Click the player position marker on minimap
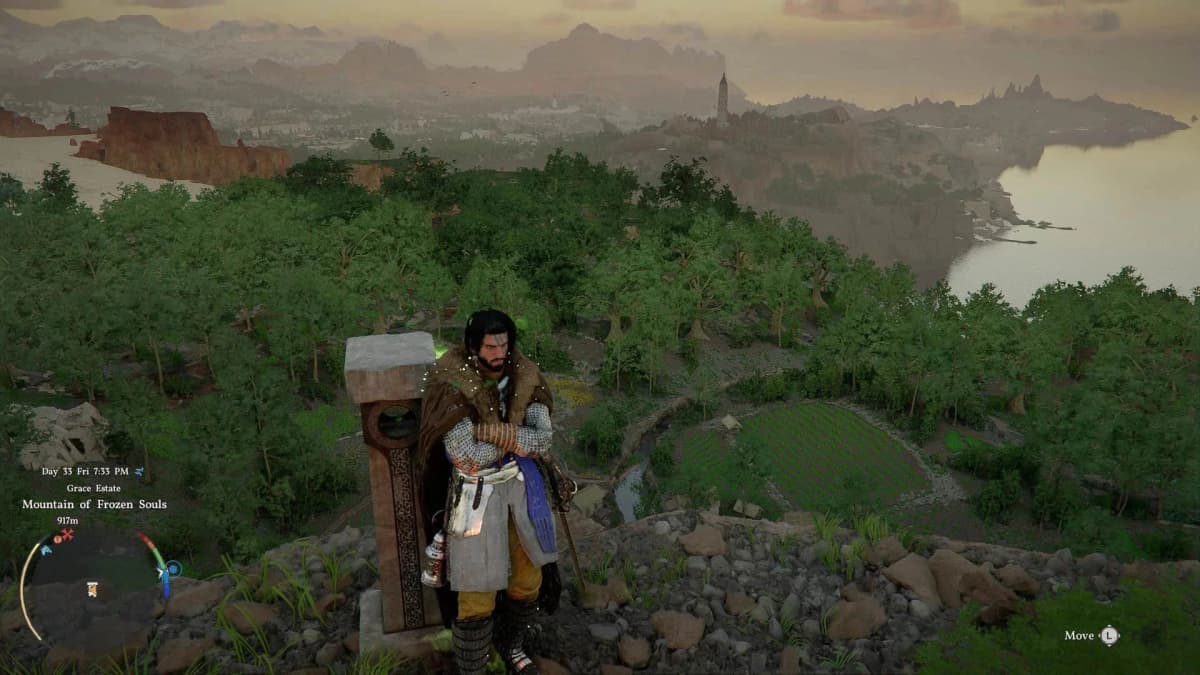This screenshot has height=675, width=1200. coord(92,589)
